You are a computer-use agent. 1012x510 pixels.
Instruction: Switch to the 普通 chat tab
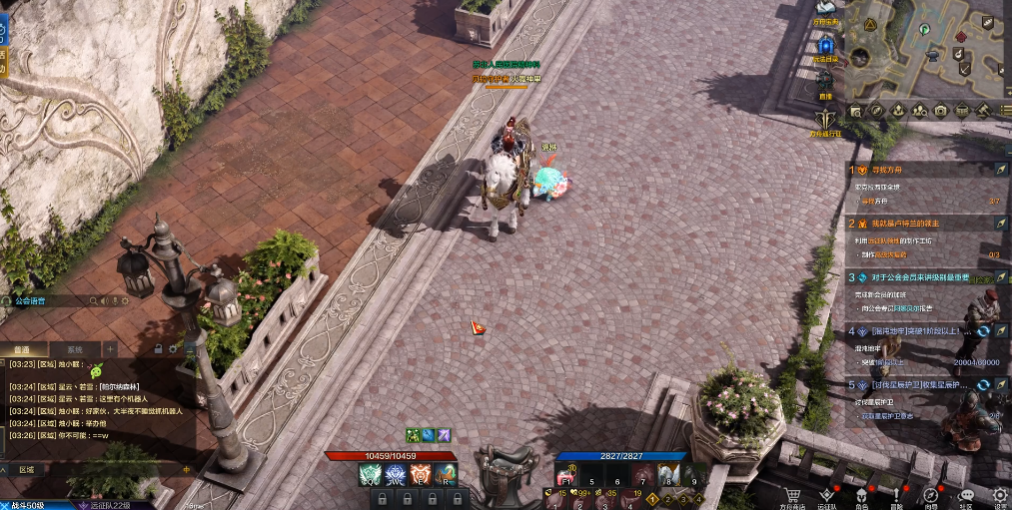[x=21, y=349]
